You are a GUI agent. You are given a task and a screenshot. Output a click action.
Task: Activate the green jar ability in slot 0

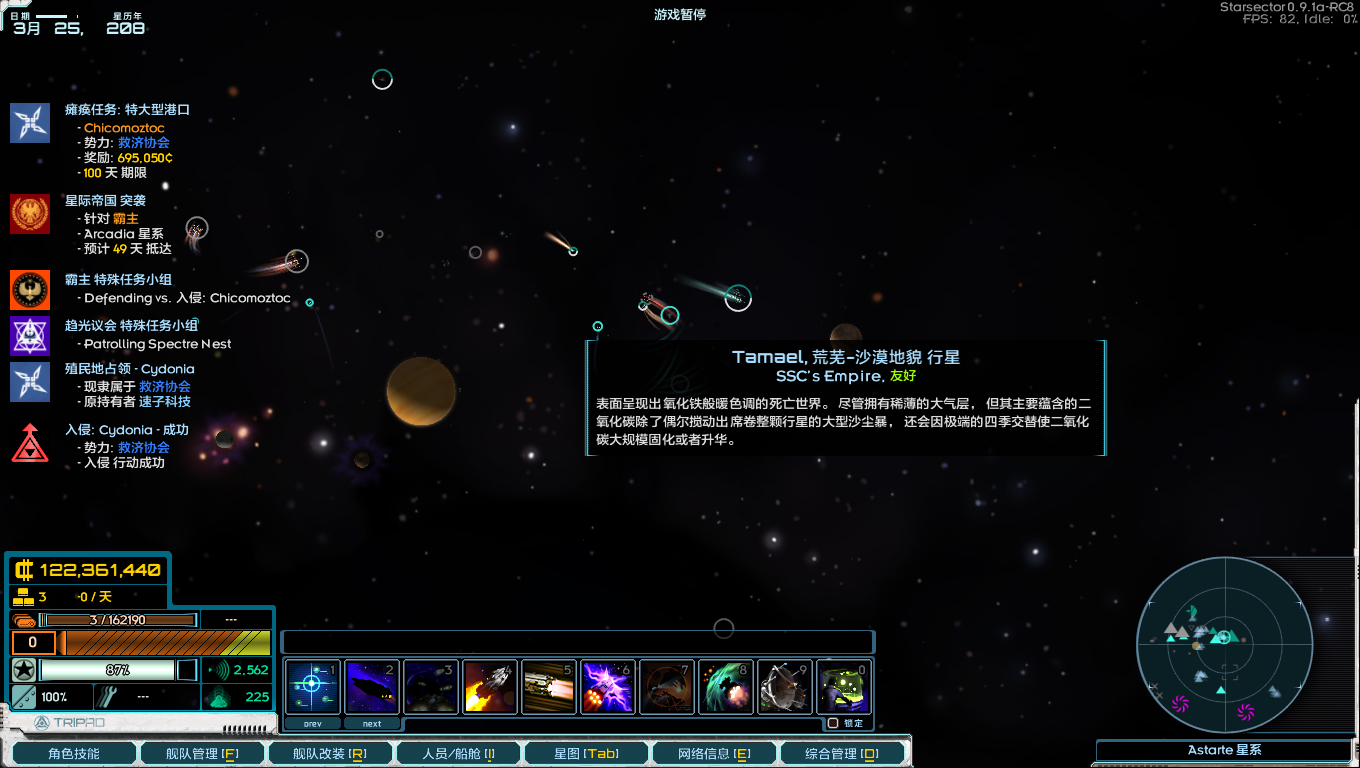(x=845, y=686)
